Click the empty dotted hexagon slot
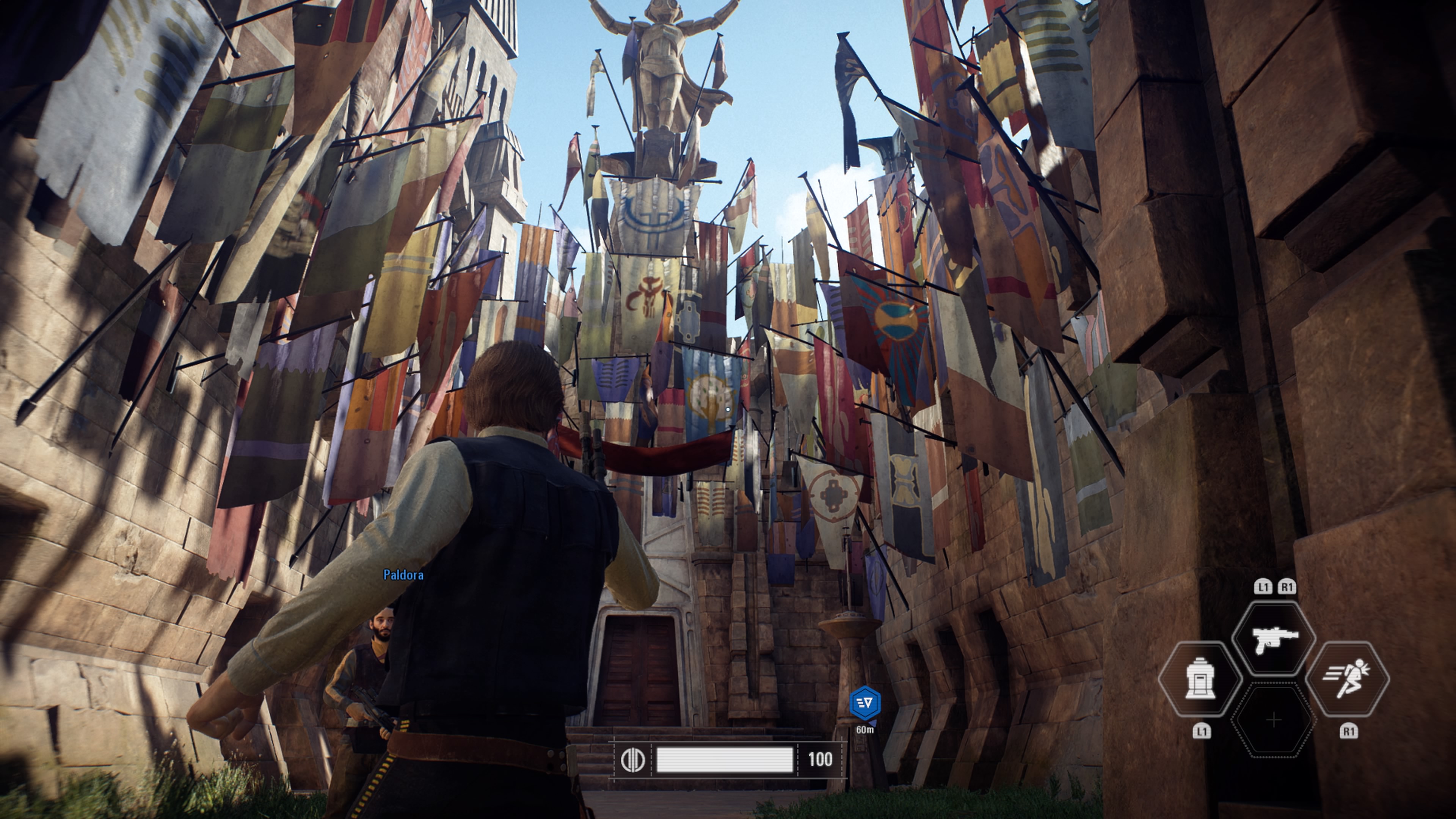Screen dimensions: 1456x819 click(x=1274, y=720)
